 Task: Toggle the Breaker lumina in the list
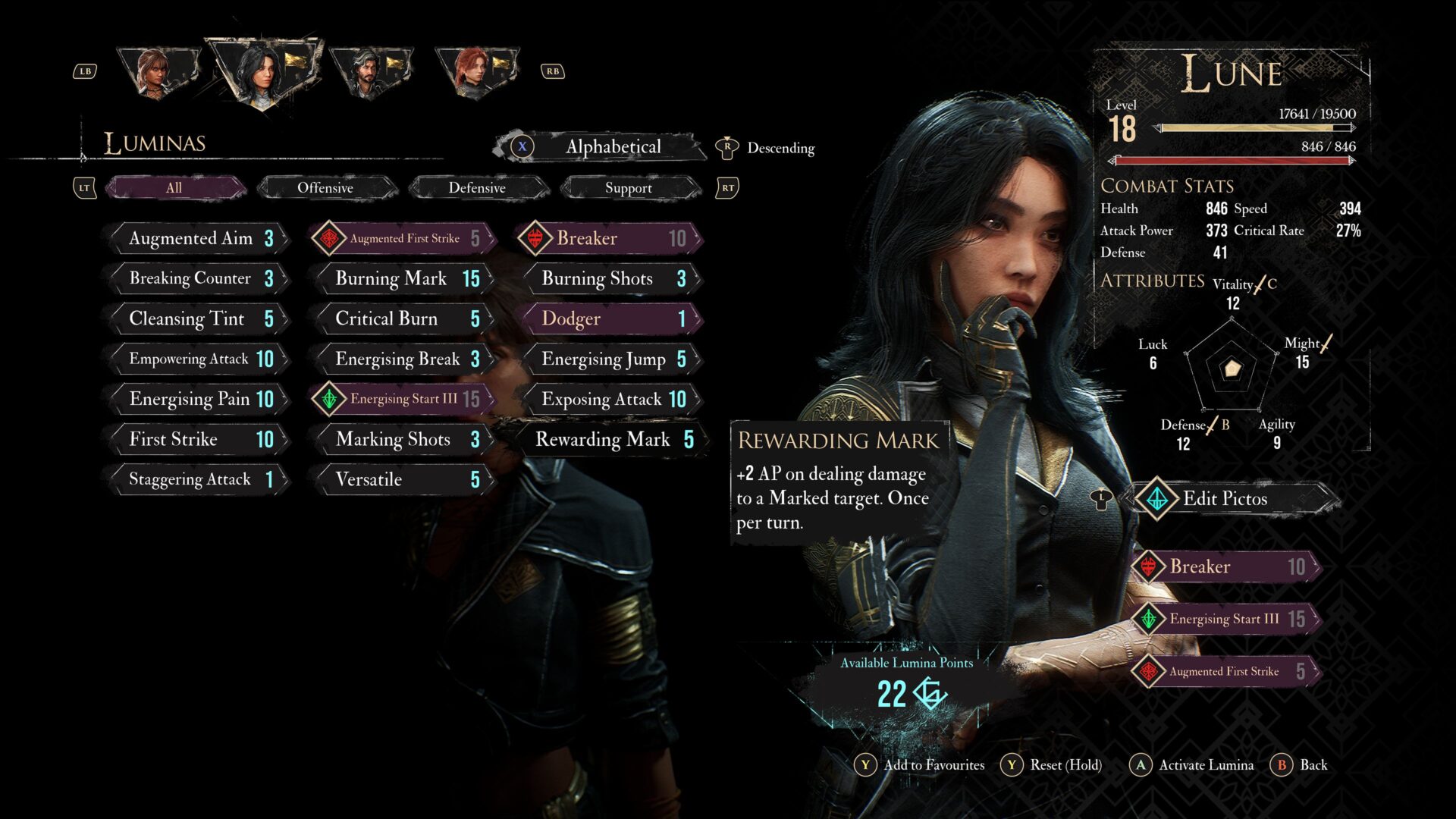tap(611, 238)
